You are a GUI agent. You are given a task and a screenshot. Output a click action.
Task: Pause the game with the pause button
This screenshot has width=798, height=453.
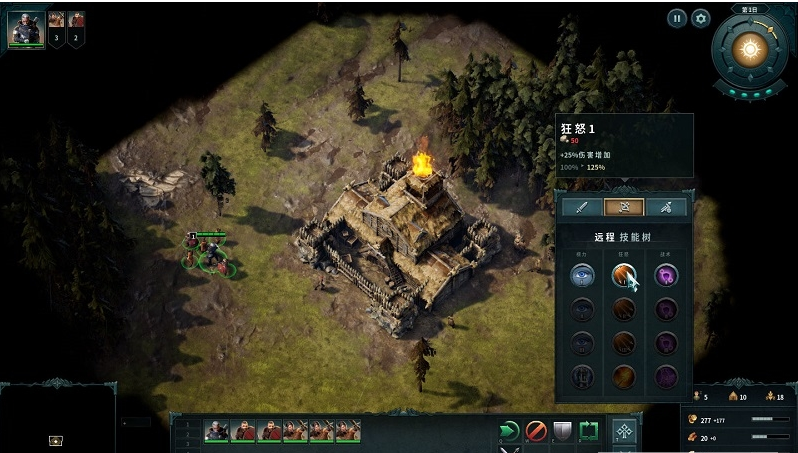coord(677,18)
